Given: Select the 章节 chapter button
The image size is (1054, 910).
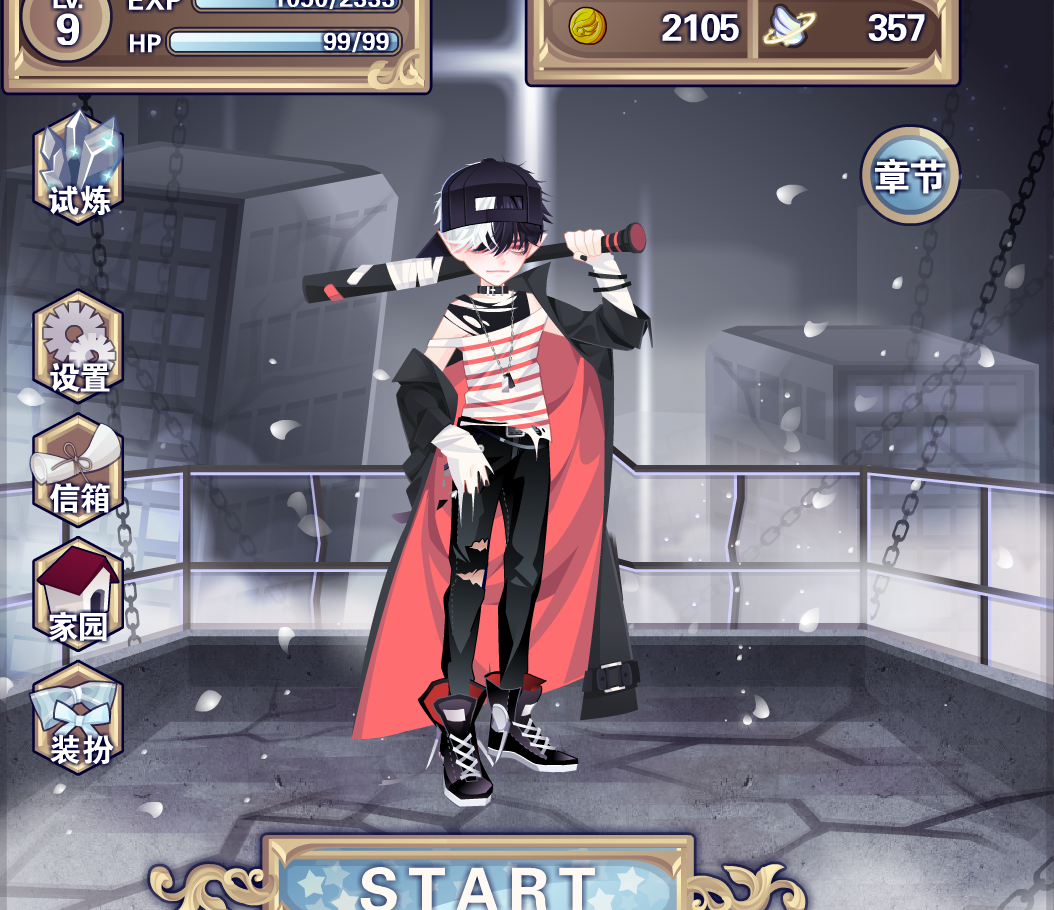Looking at the screenshot, I should [x=910, y=176].
